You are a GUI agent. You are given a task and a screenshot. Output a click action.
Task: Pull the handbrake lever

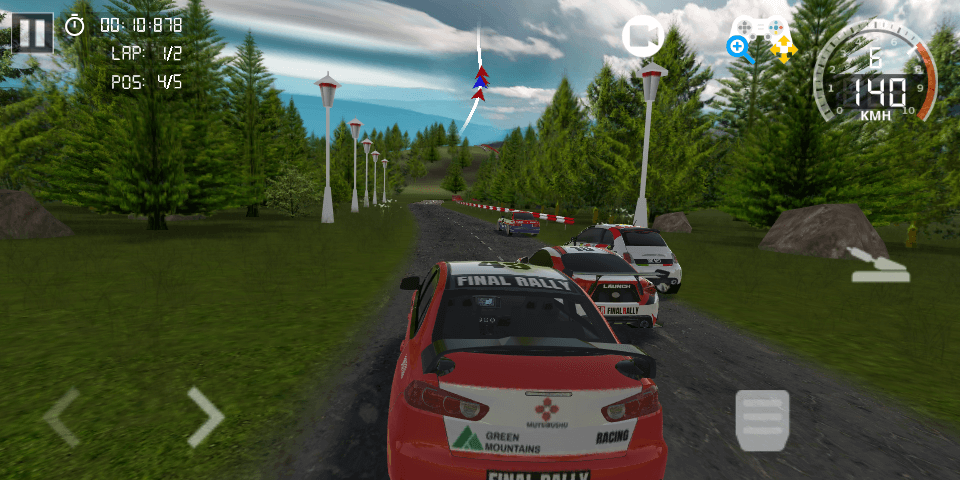(879, 264)
